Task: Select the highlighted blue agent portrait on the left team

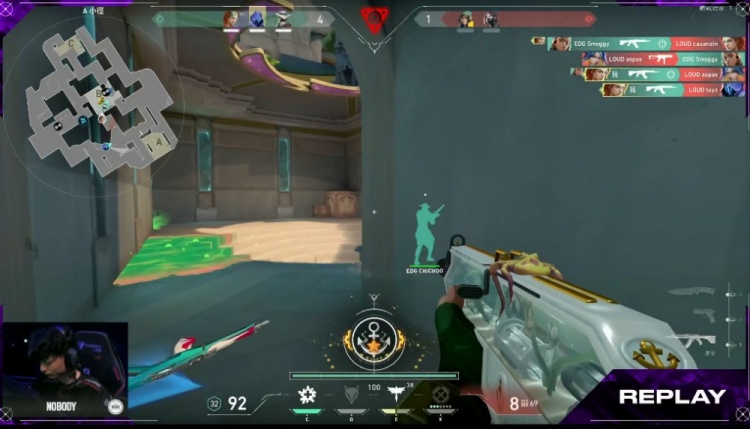Action: 257,19
